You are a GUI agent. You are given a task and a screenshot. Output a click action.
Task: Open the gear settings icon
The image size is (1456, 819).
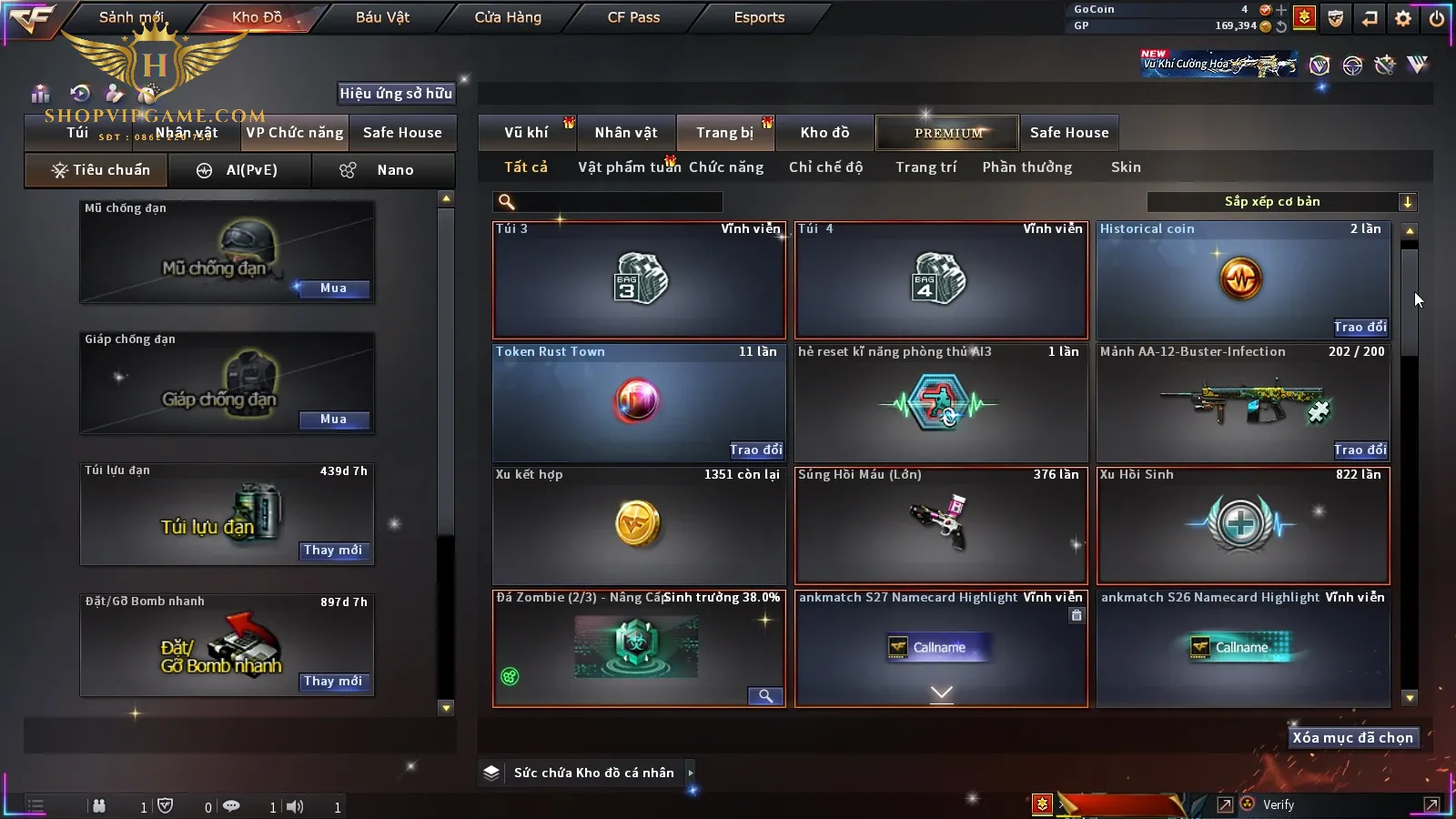(x=1403, y=18)
